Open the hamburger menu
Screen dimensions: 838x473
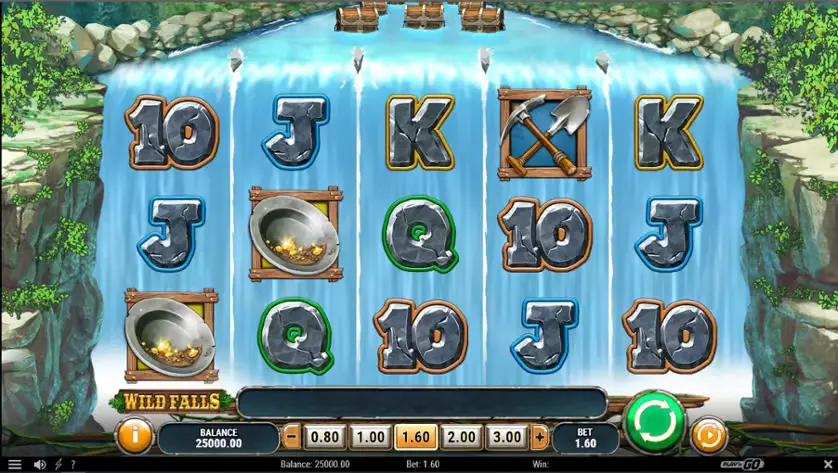pos(14,465)
